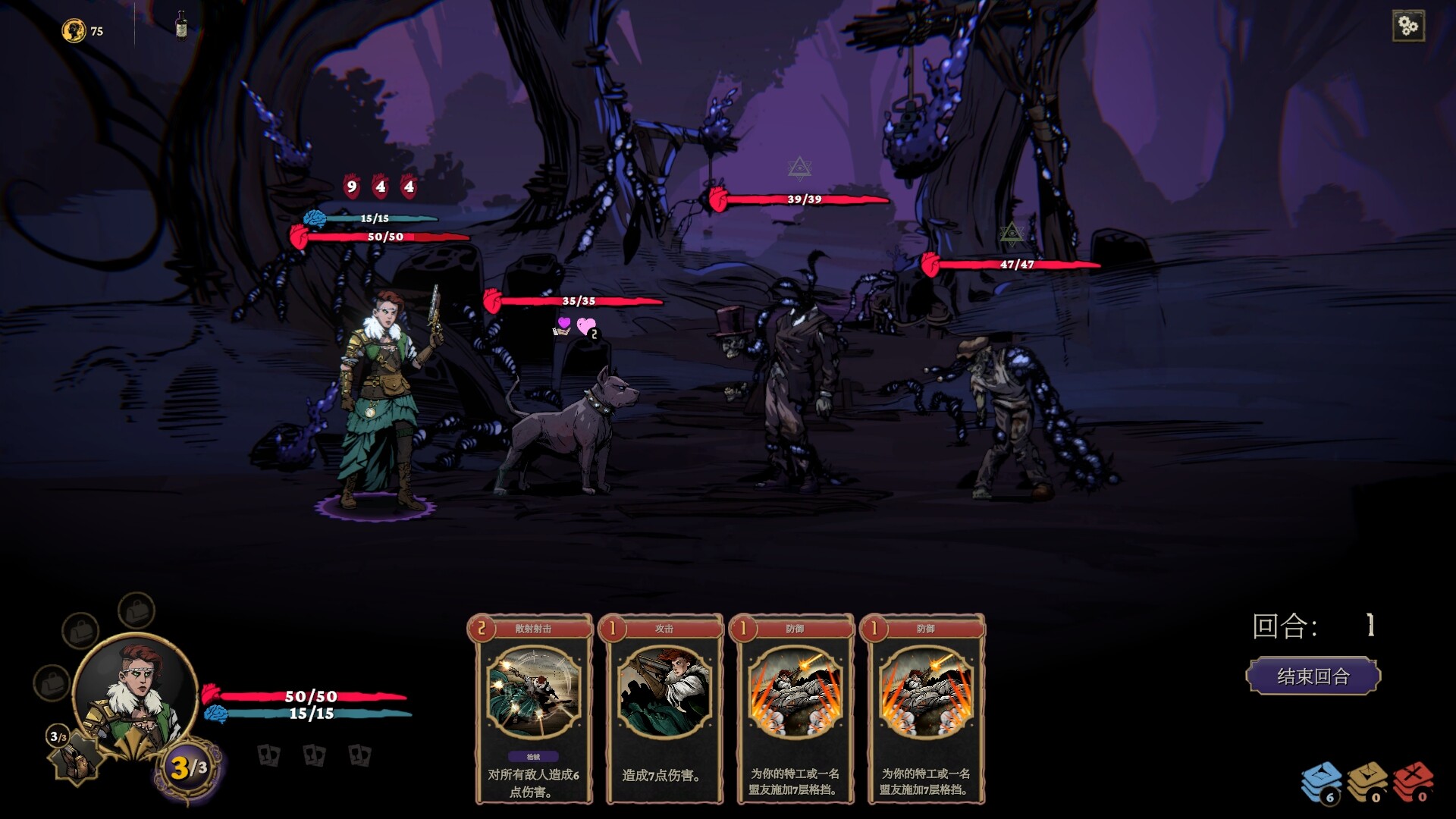Select the 散射射击 card
Viewport: 1456px width, 819px height.
click(533, 708)
